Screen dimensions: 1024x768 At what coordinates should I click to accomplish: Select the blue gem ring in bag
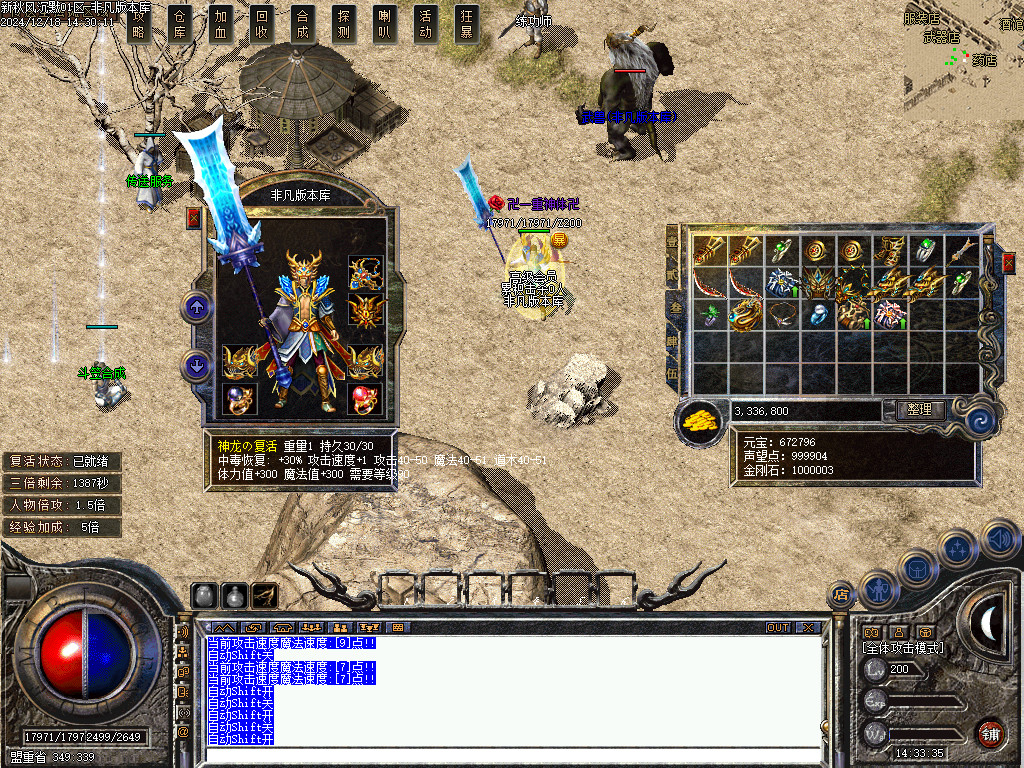[818, 315]
